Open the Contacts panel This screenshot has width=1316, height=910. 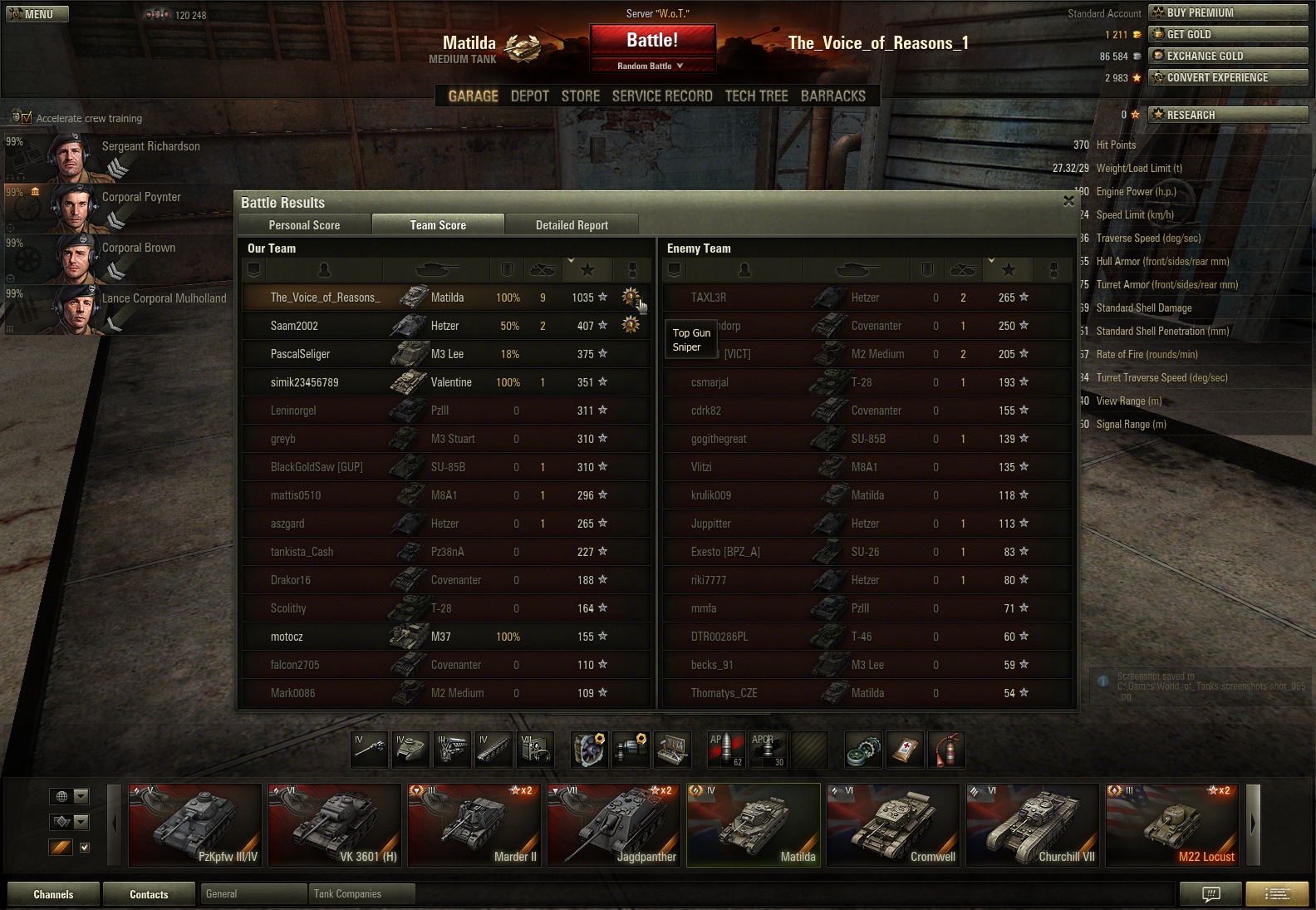149,894
